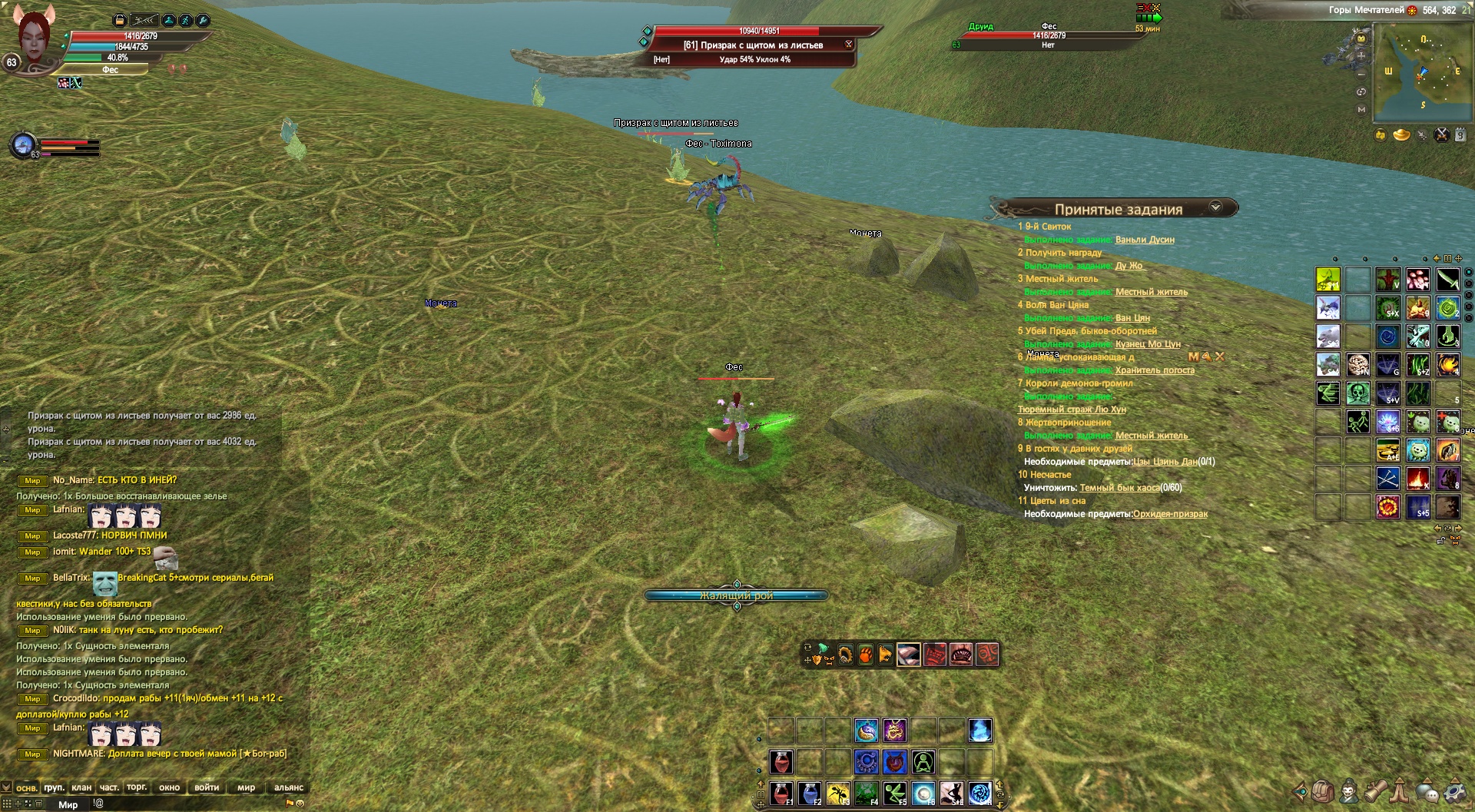Collapse the Принятые задания quest tracker
1475x812 pixels.
pyautogui.click(x=1215, y=207)
